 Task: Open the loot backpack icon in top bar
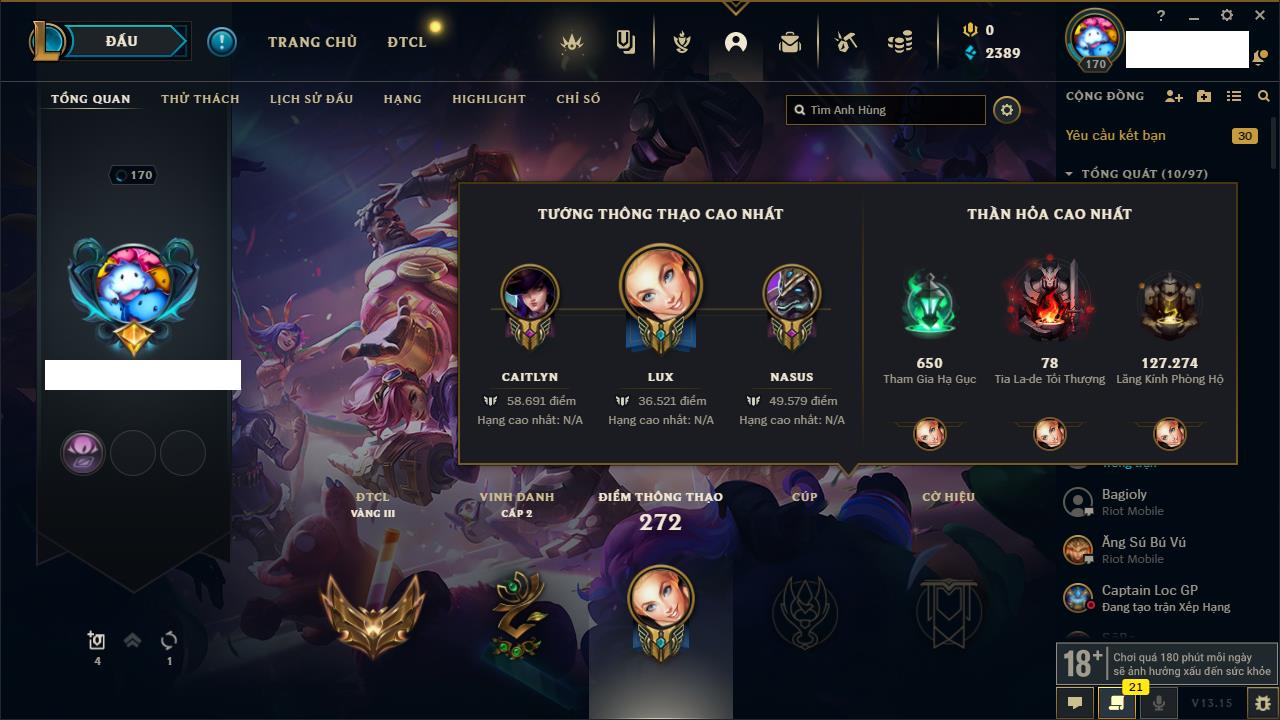pos(790,42)
